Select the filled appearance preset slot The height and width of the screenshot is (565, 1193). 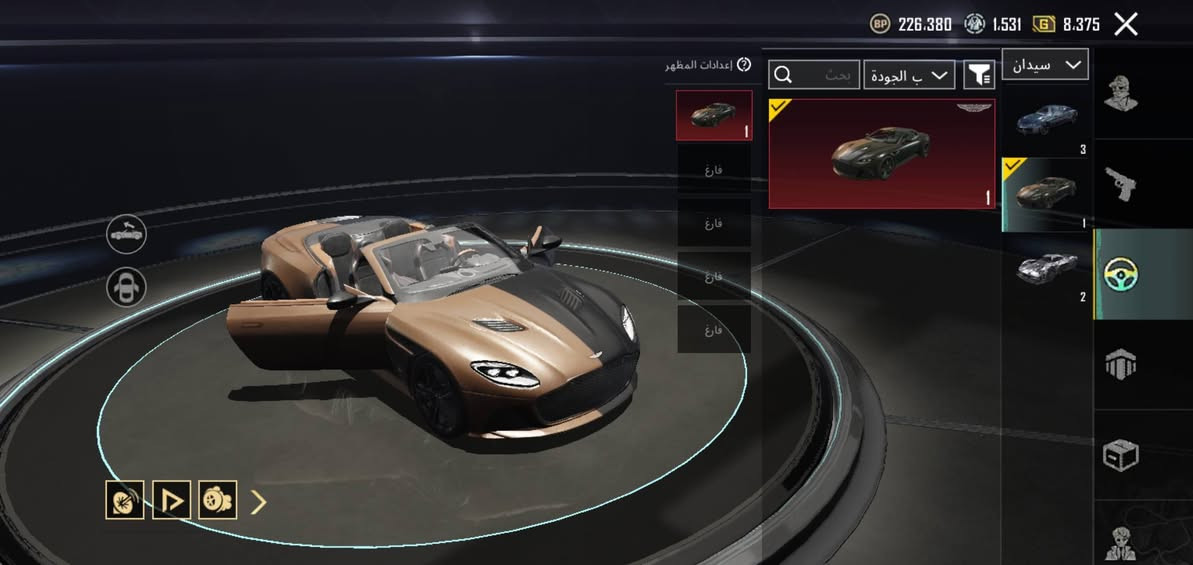714,115
